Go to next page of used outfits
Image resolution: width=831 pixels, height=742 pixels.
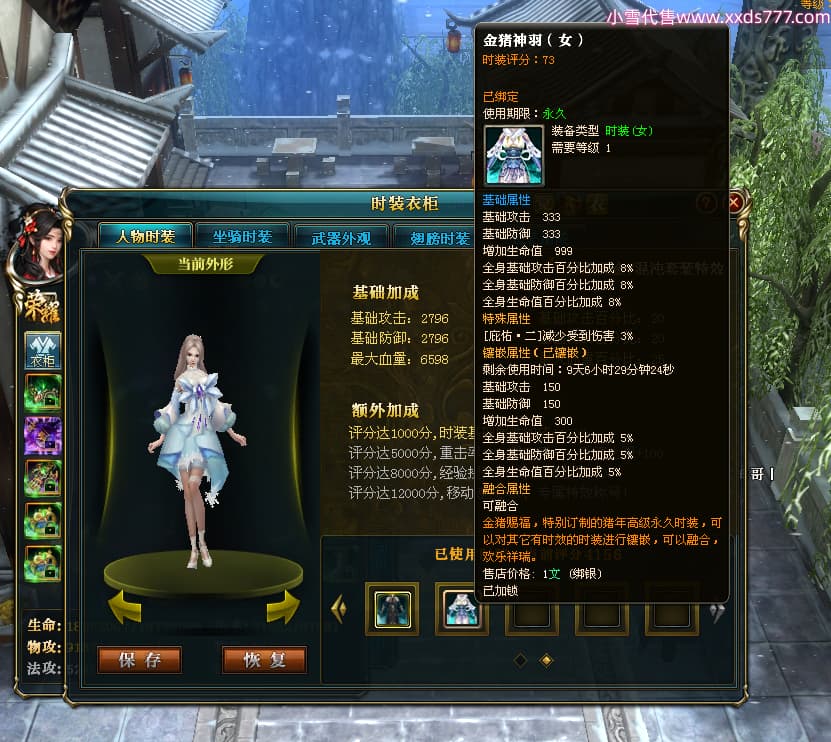click(x=716, y=612)
